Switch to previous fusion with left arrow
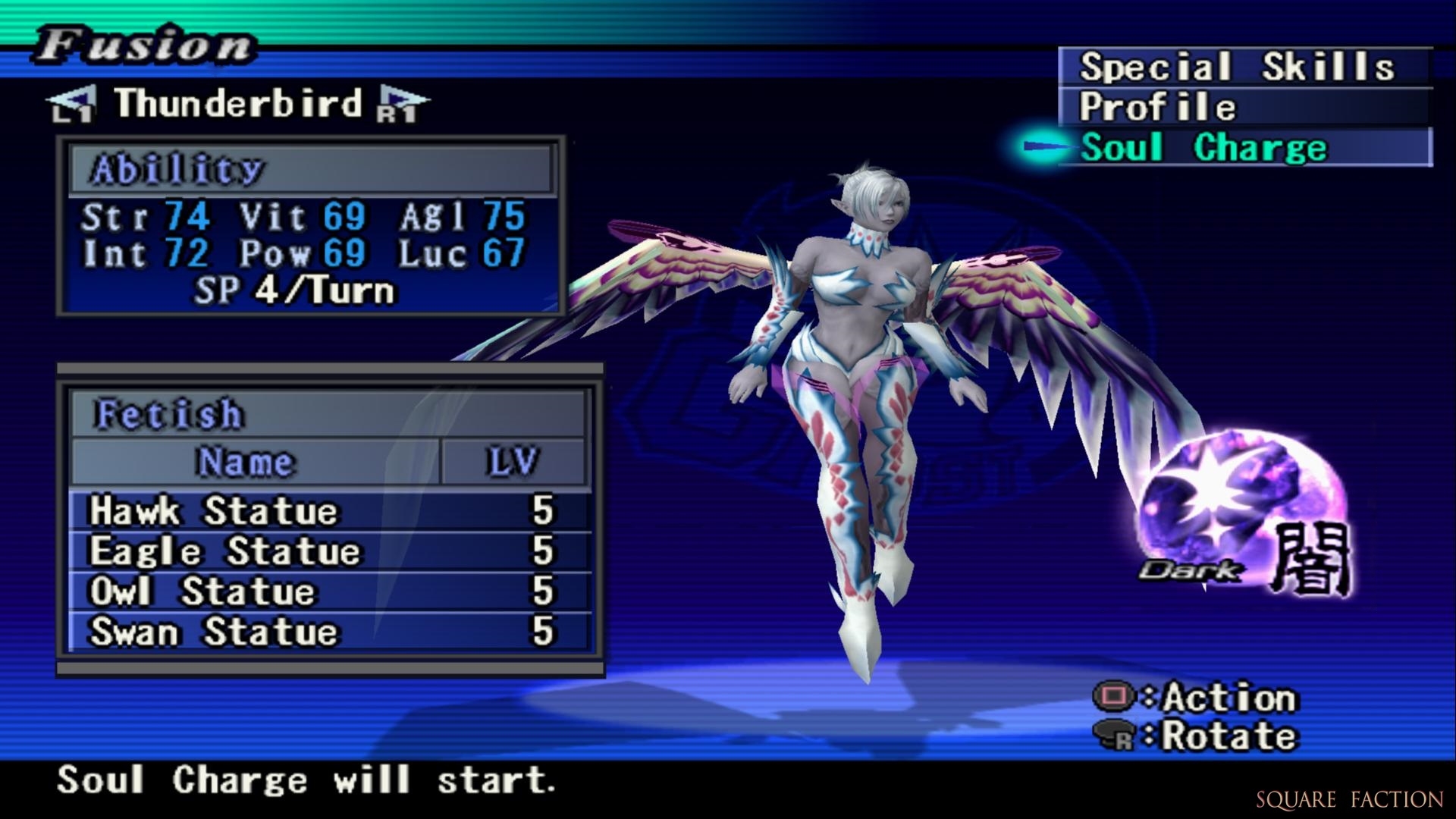This screenshot has width=1456, height=819. 74,104
